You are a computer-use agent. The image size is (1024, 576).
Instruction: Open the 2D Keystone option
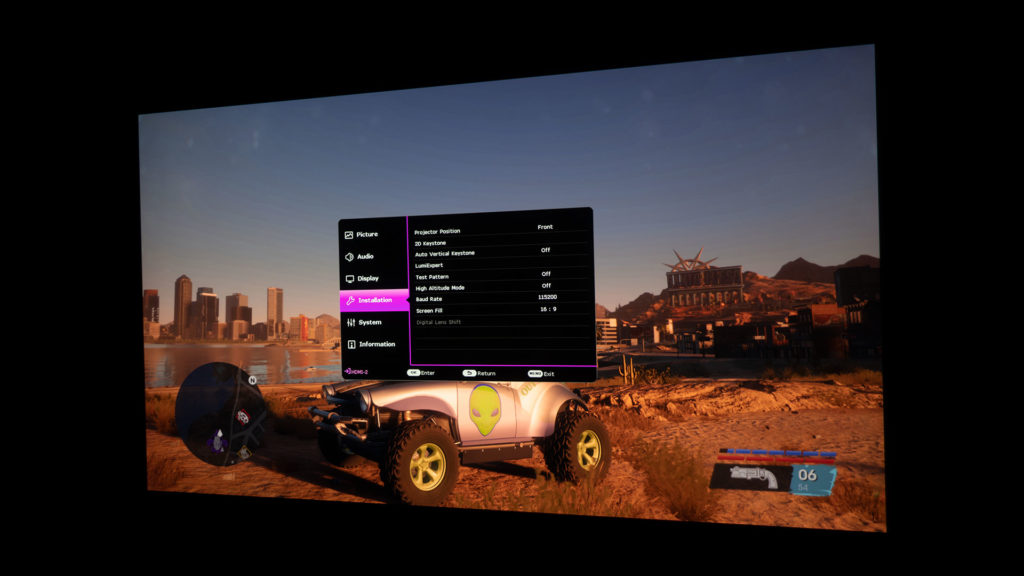[x=431, y=243]
